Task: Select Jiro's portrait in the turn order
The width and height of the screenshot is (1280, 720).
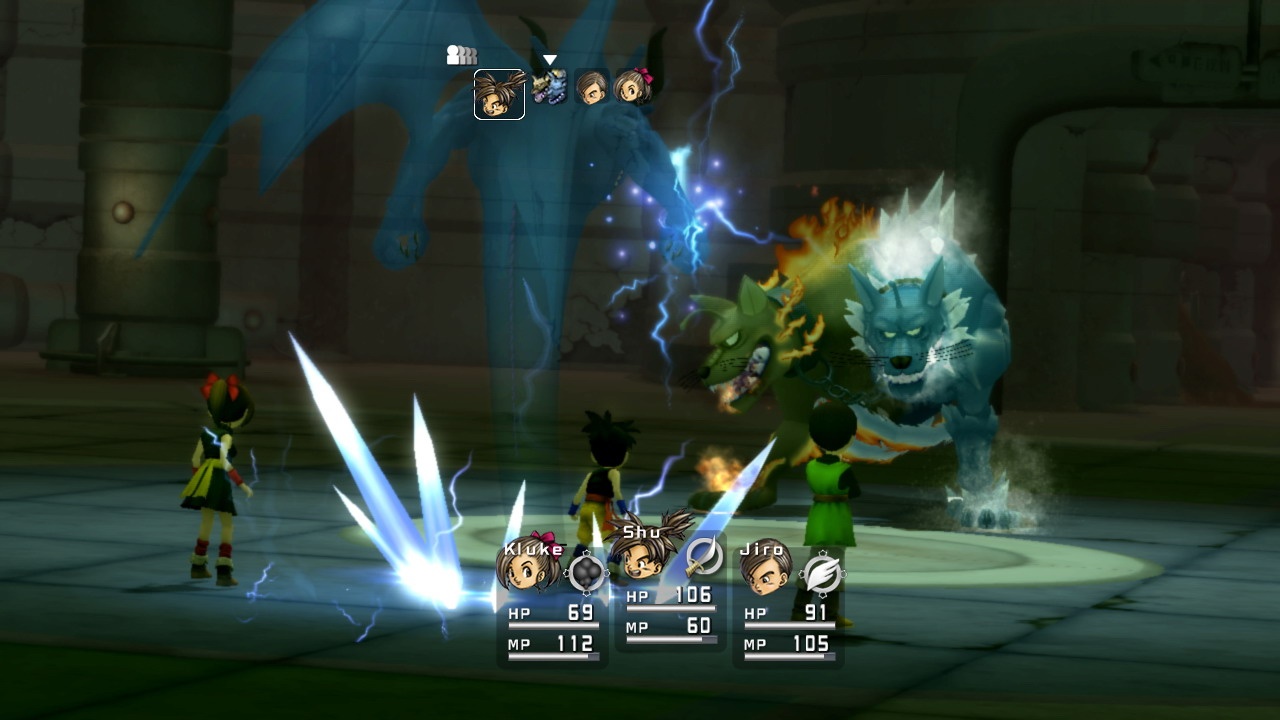Action: 591,87
